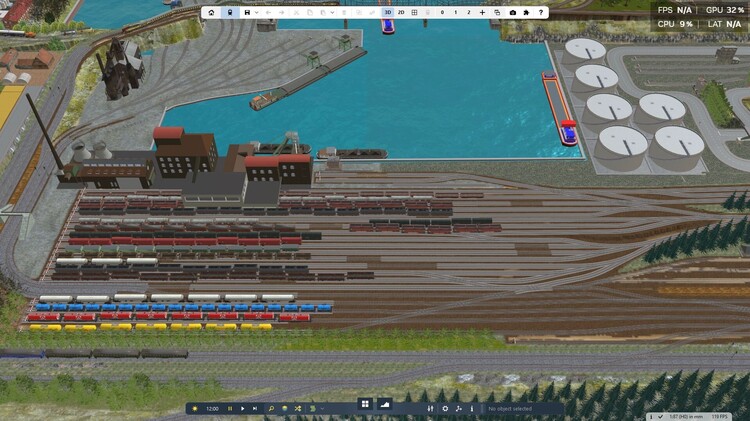The image size is (750, 421).
Task: Skip forward in simulation time
Action: [x=255, y=408]
